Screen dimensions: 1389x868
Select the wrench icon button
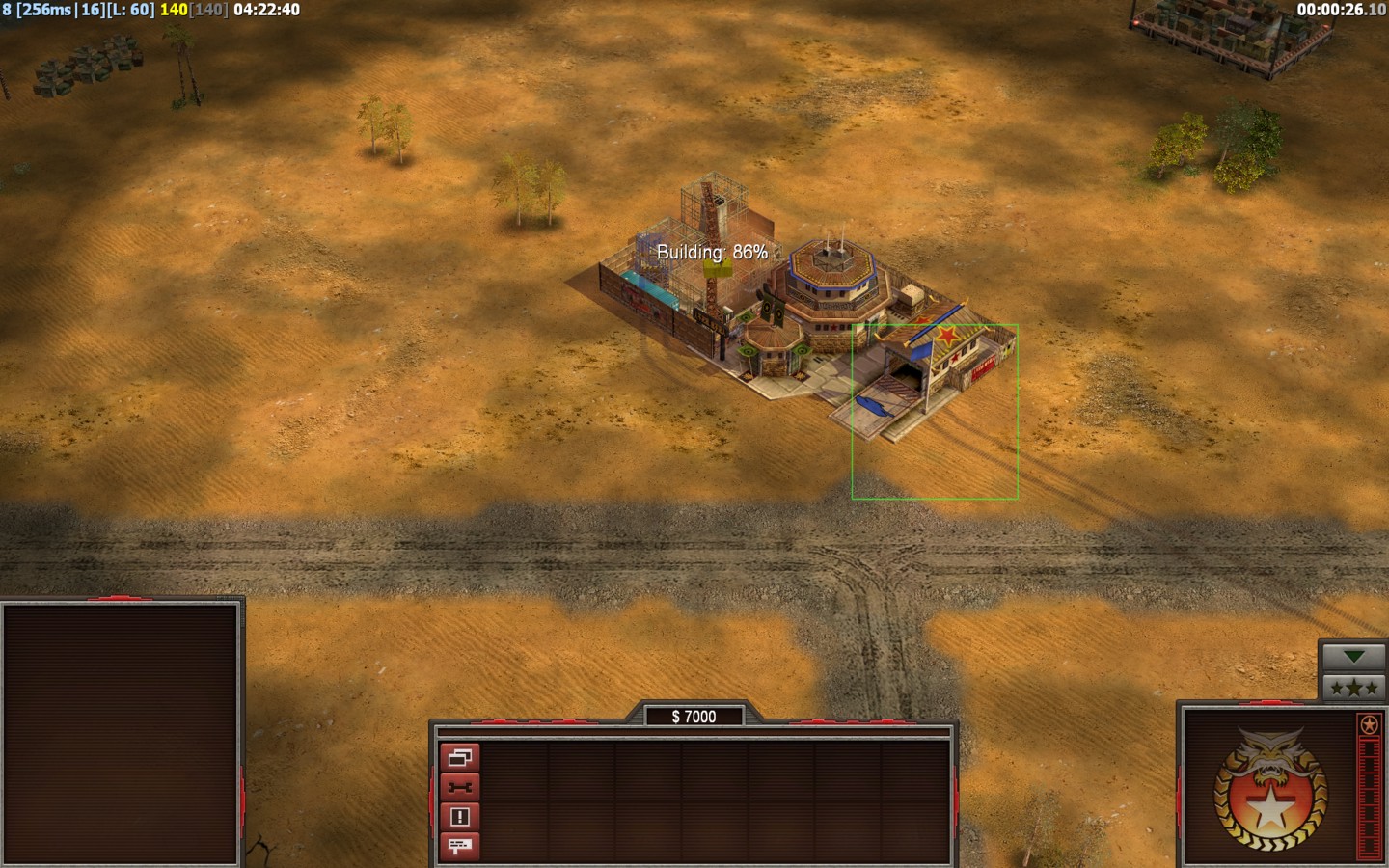[x=459, y=787]
